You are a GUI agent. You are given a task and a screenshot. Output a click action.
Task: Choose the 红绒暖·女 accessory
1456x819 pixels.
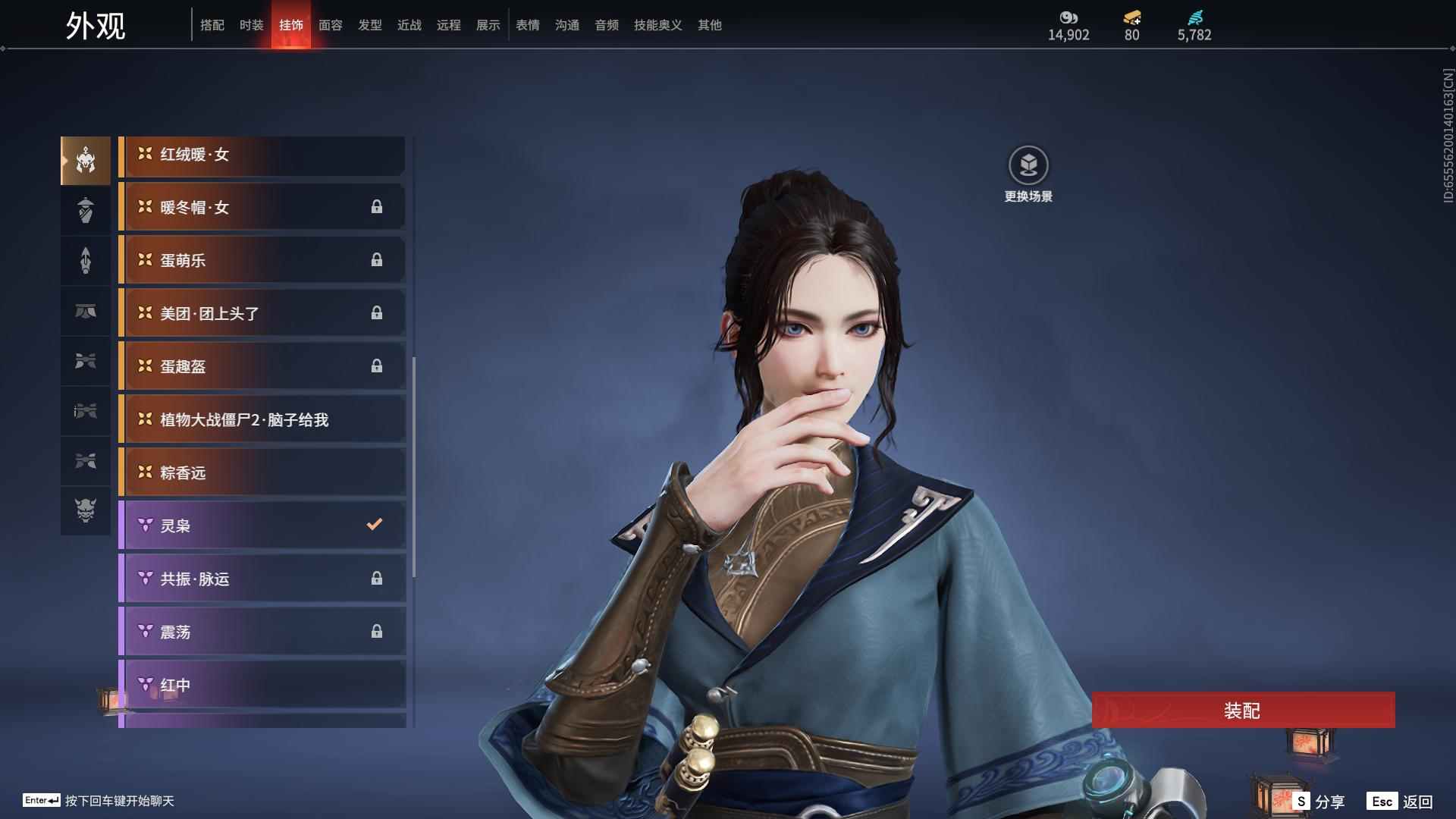pos(262,155)
